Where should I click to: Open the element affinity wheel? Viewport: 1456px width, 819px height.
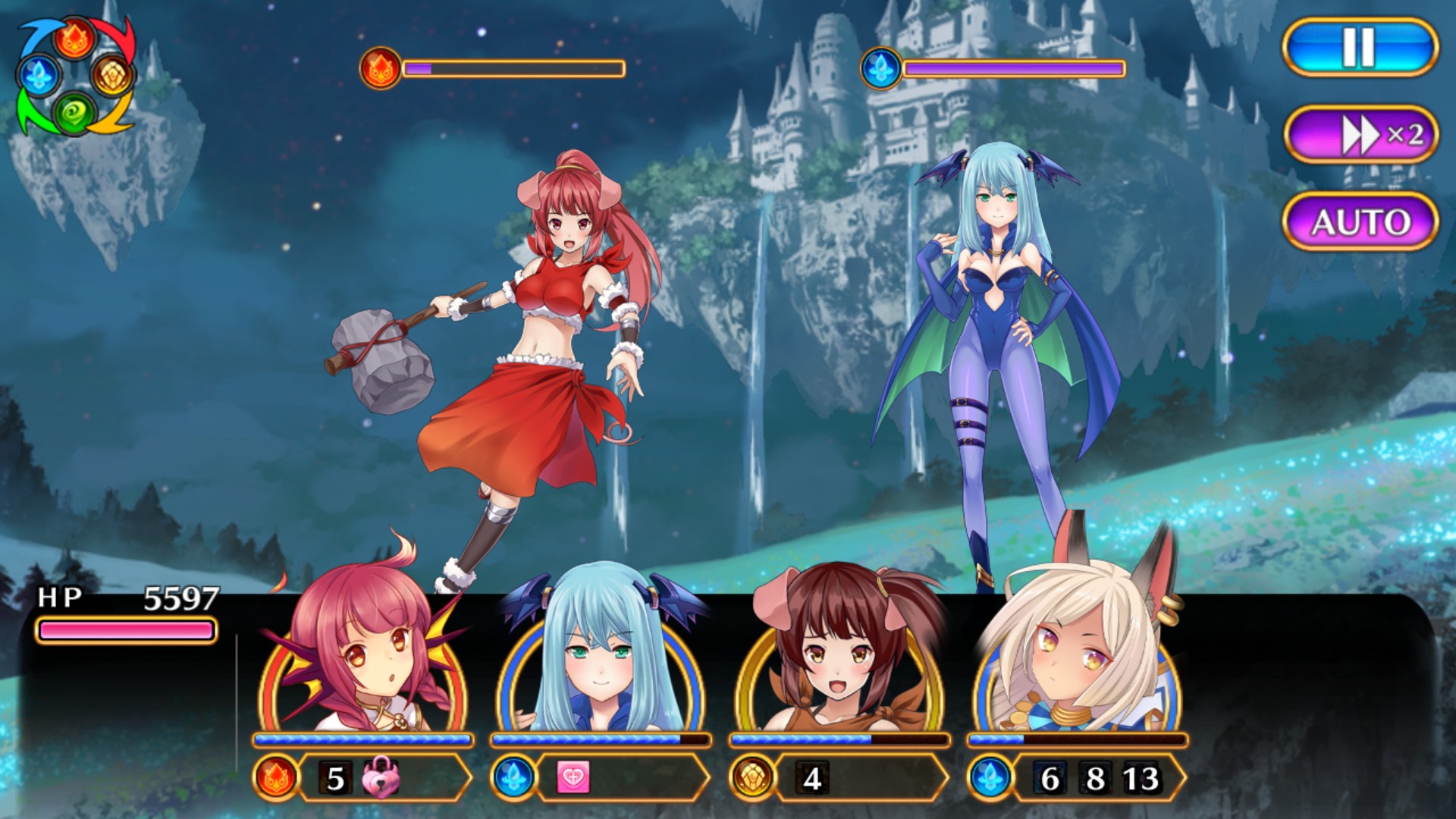(x=76, y=76)
